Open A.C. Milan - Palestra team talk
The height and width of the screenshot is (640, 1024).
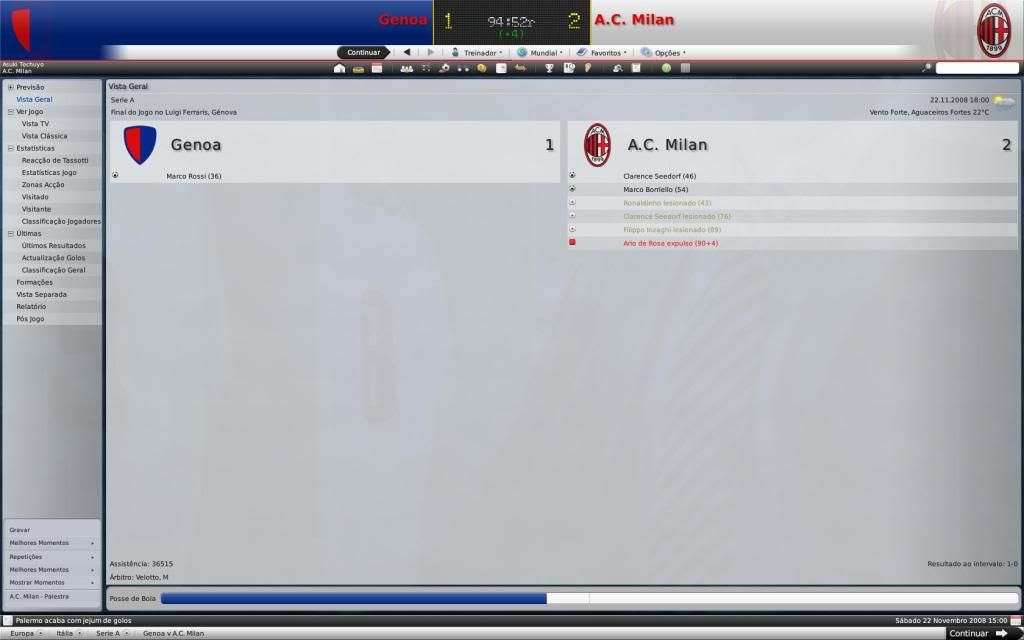39,596
